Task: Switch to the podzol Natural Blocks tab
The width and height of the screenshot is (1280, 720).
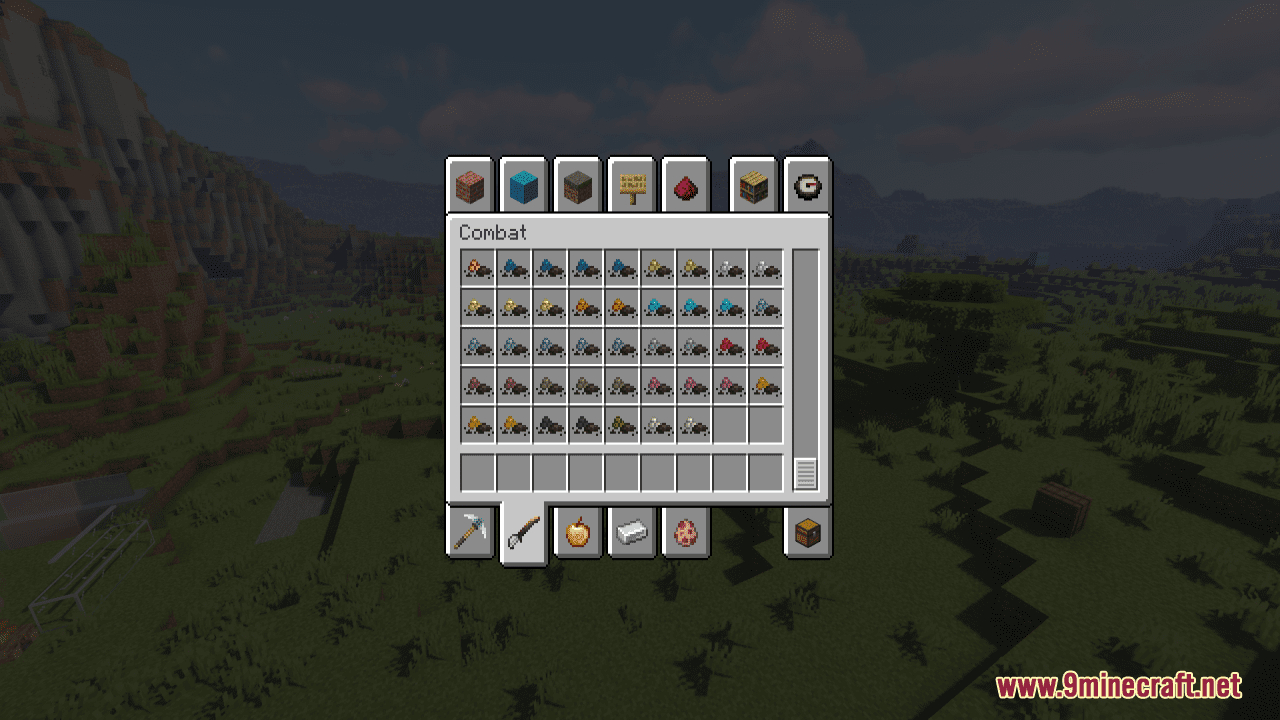Action: pyautogui.click(x=578, y=185)
